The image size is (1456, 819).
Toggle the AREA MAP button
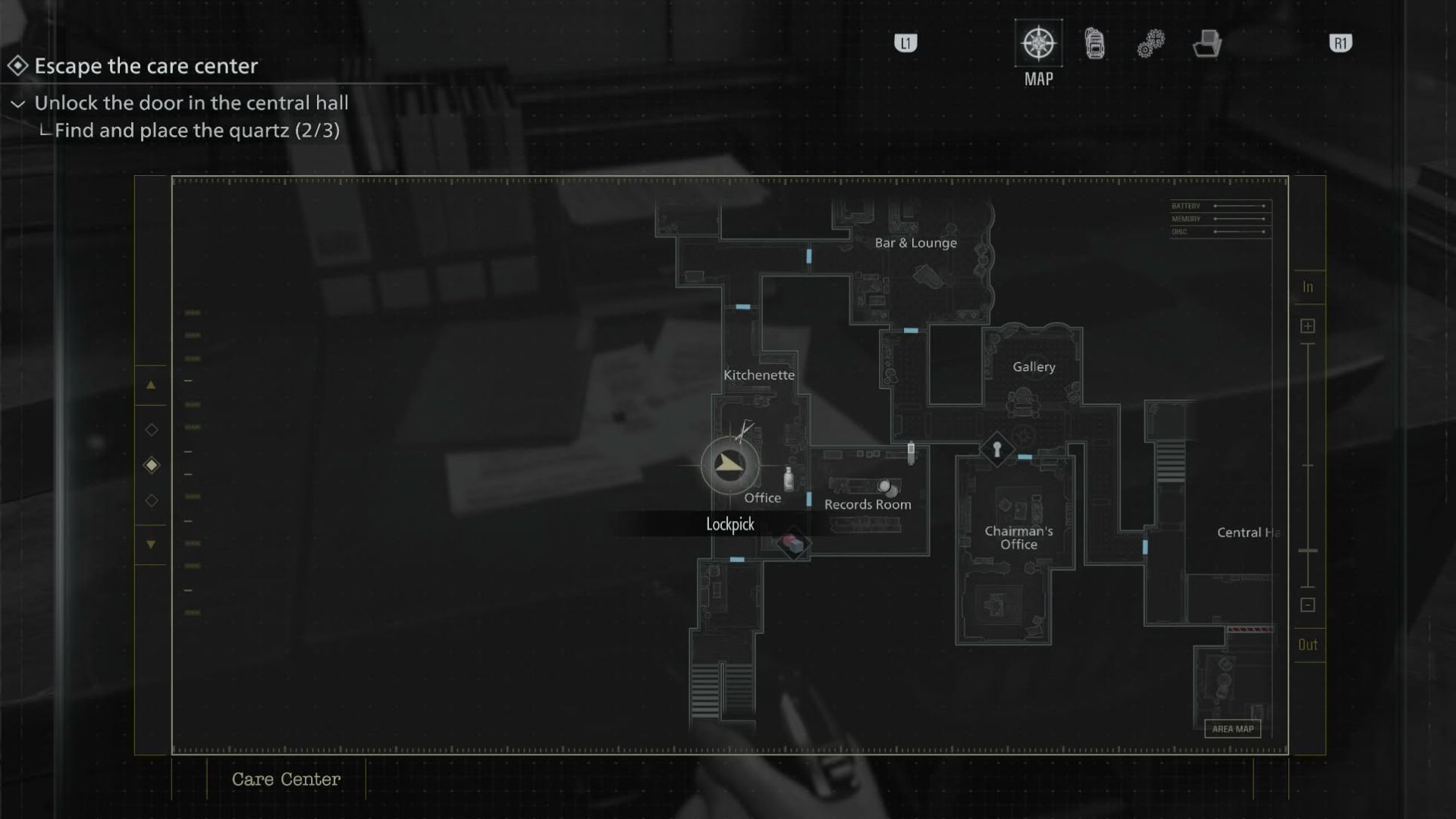(1232, 729)
